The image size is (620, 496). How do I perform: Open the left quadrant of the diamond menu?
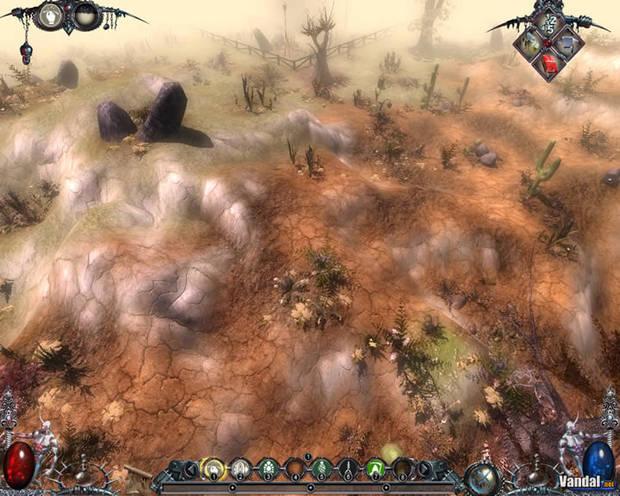pyautogui.click(x=529, y=43)
